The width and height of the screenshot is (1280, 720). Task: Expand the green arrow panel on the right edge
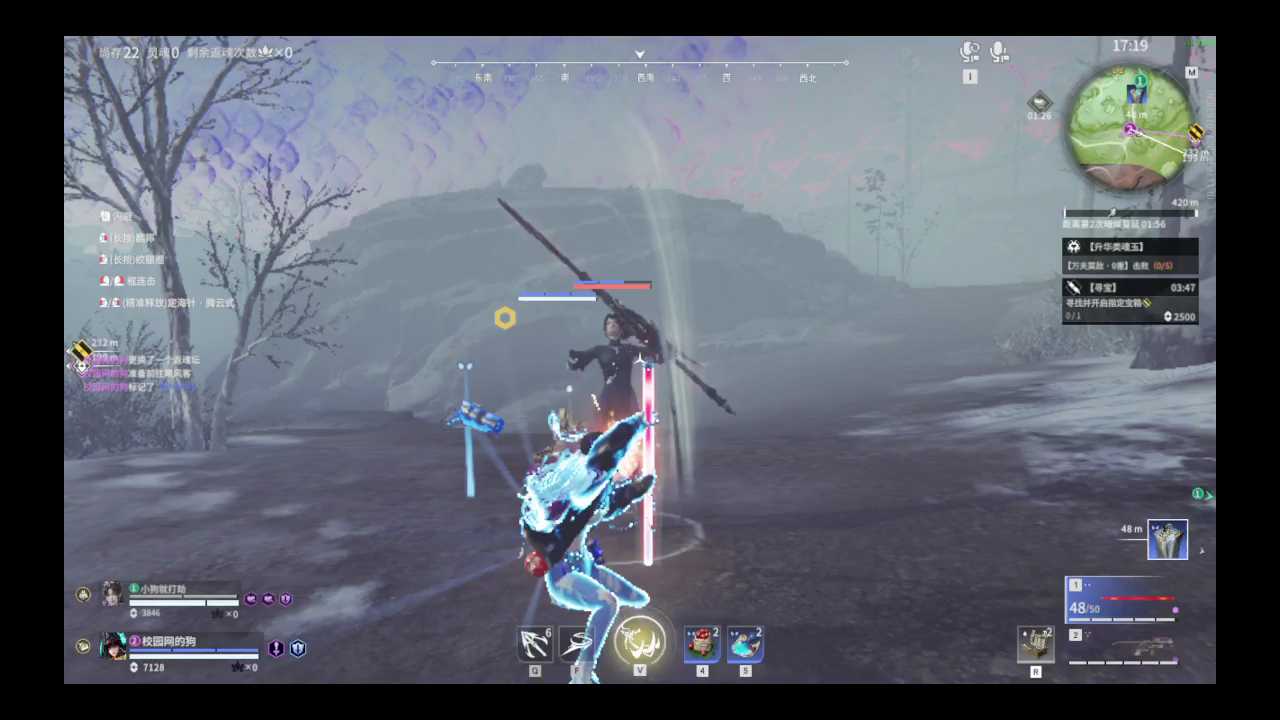point(1207,494)
